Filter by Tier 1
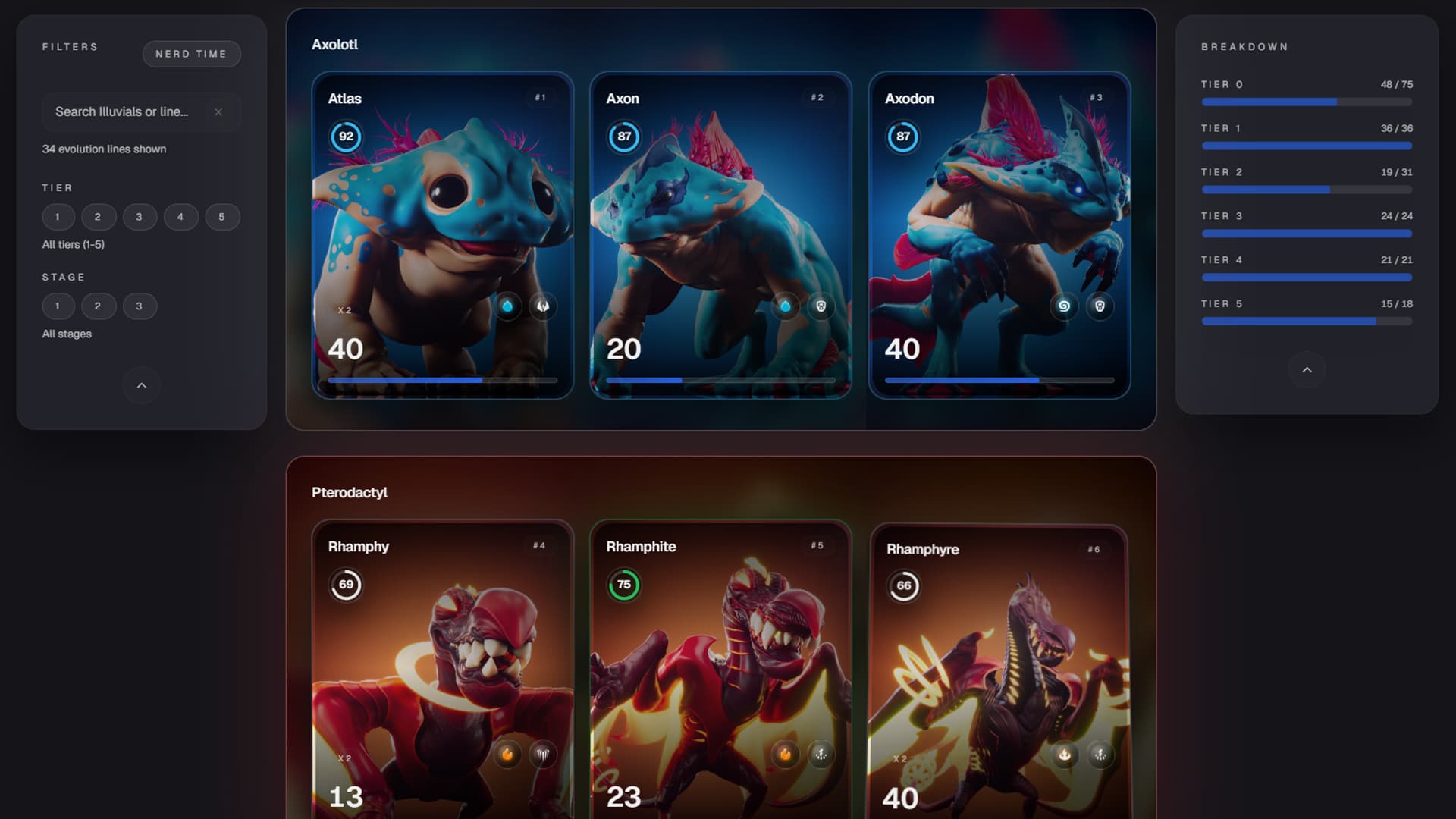This screenshot has height=819, width=1456. tap(58, 217)
